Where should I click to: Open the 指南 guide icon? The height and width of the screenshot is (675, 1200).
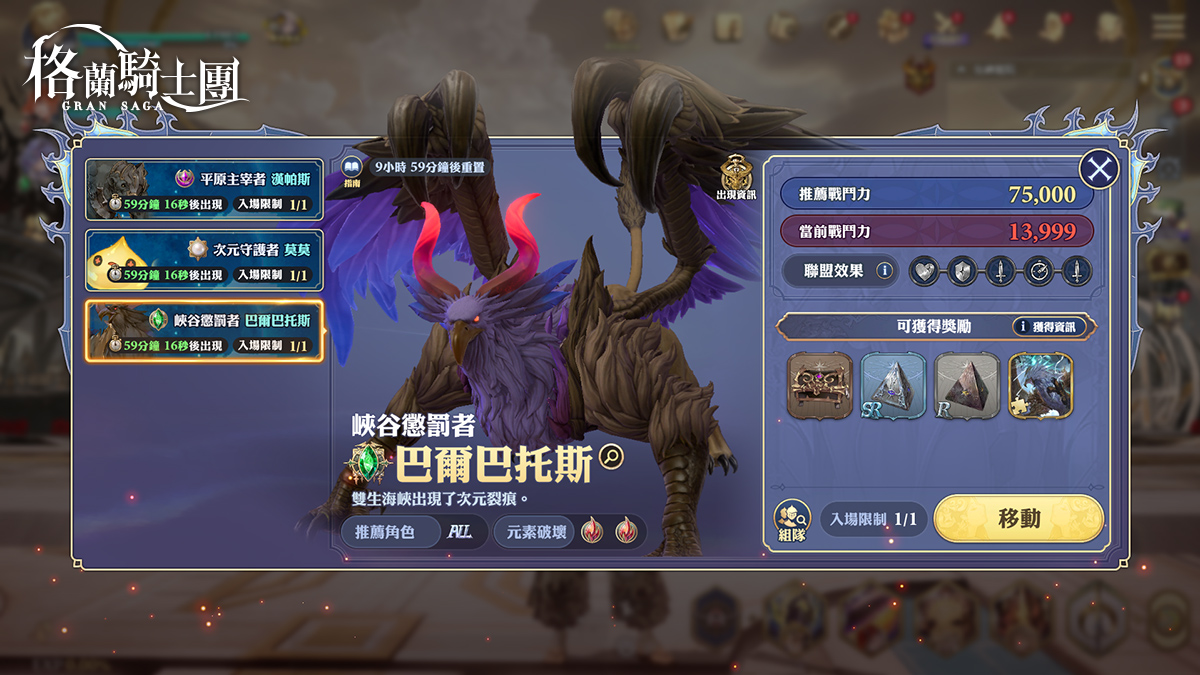coord(351,169)
